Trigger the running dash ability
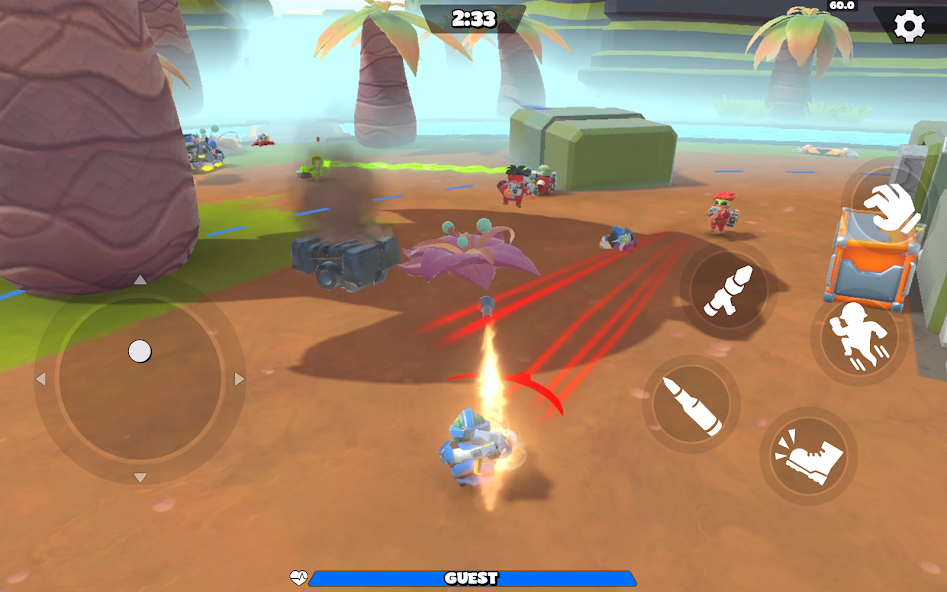 pos(859,337)
